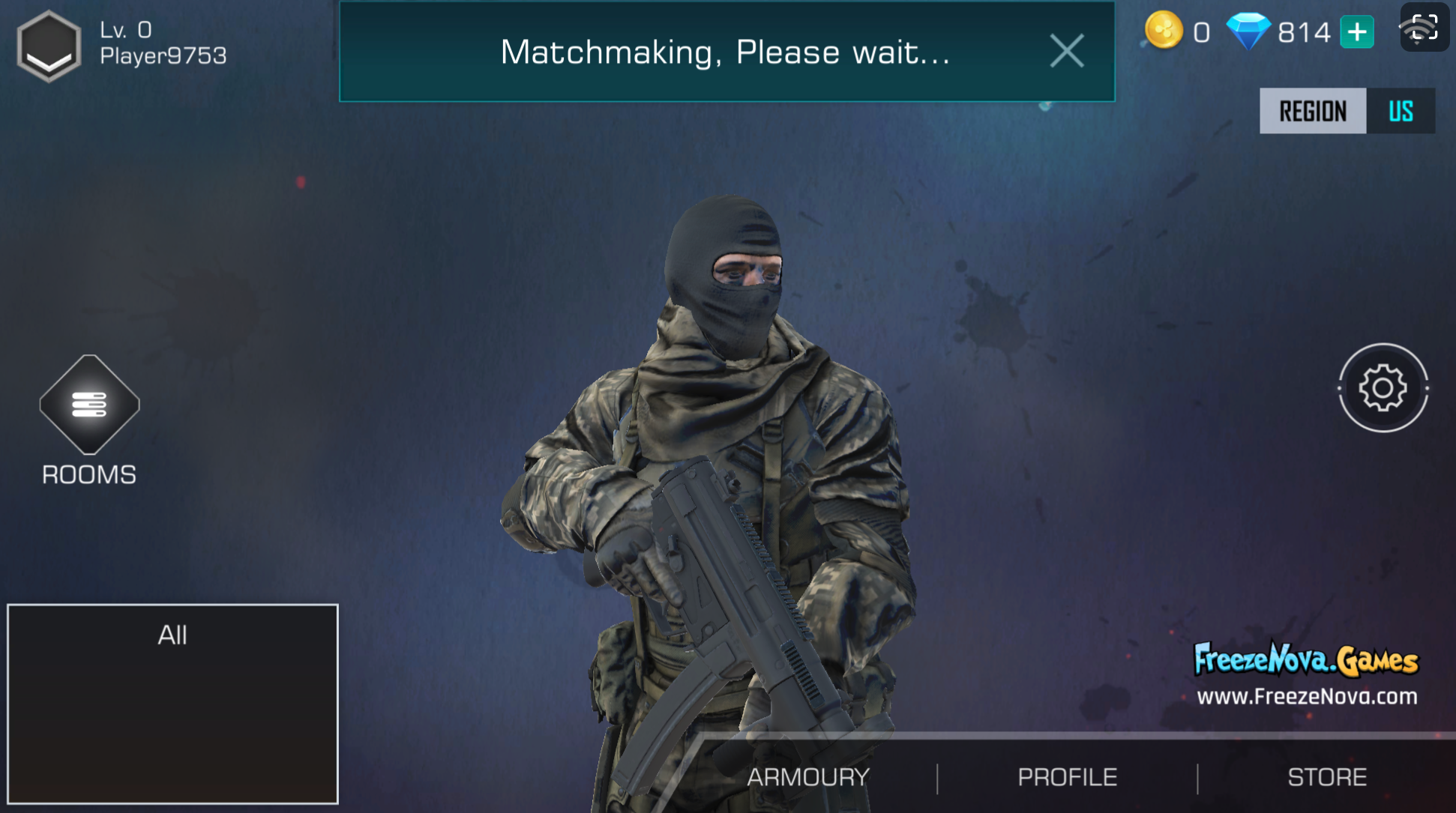The height and width of the screenshot is (813, 1456).
Task: Expand the region selection list
Action: click(x=1314, y=111)
